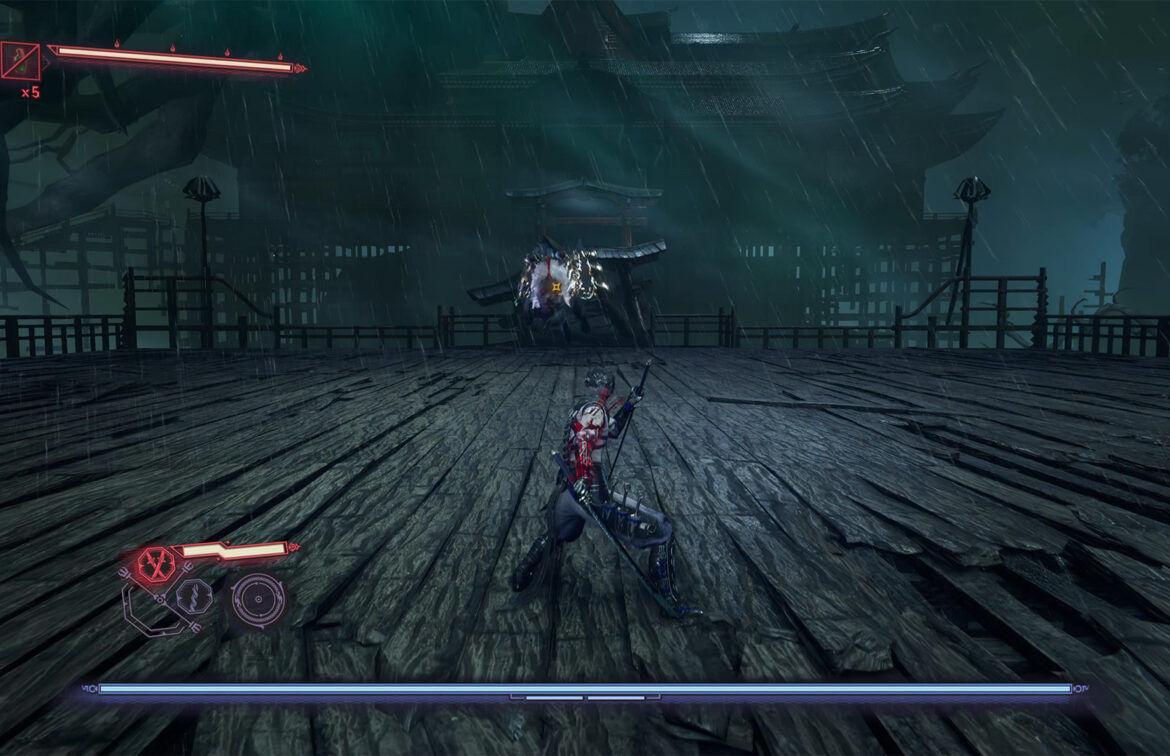Viewport: 1170px width, 756px height.
Task: Click the circular ring skill emblem
Action: click(x=258, y=598)
